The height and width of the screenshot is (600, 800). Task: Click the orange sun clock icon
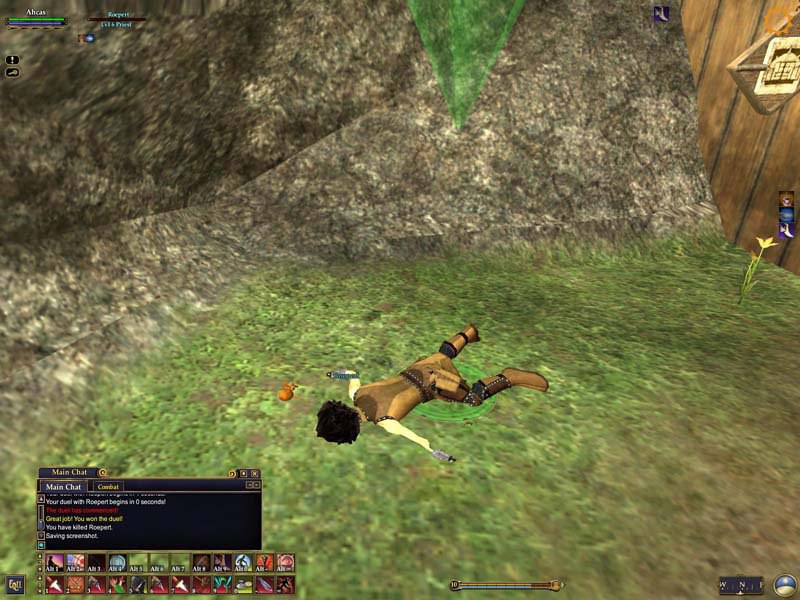(x=777, y=19)
